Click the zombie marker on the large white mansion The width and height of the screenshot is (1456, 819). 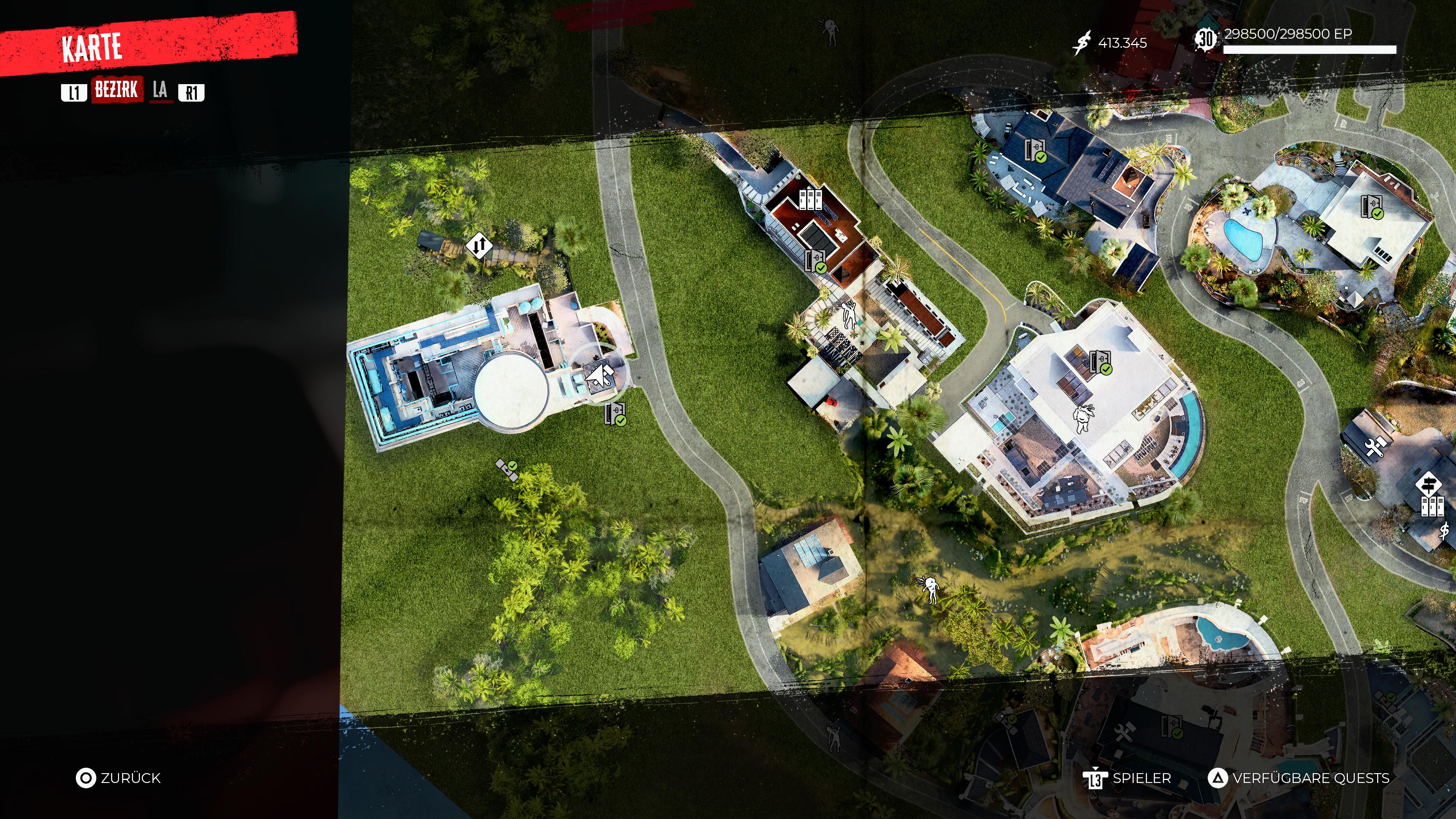[1083, 417]
